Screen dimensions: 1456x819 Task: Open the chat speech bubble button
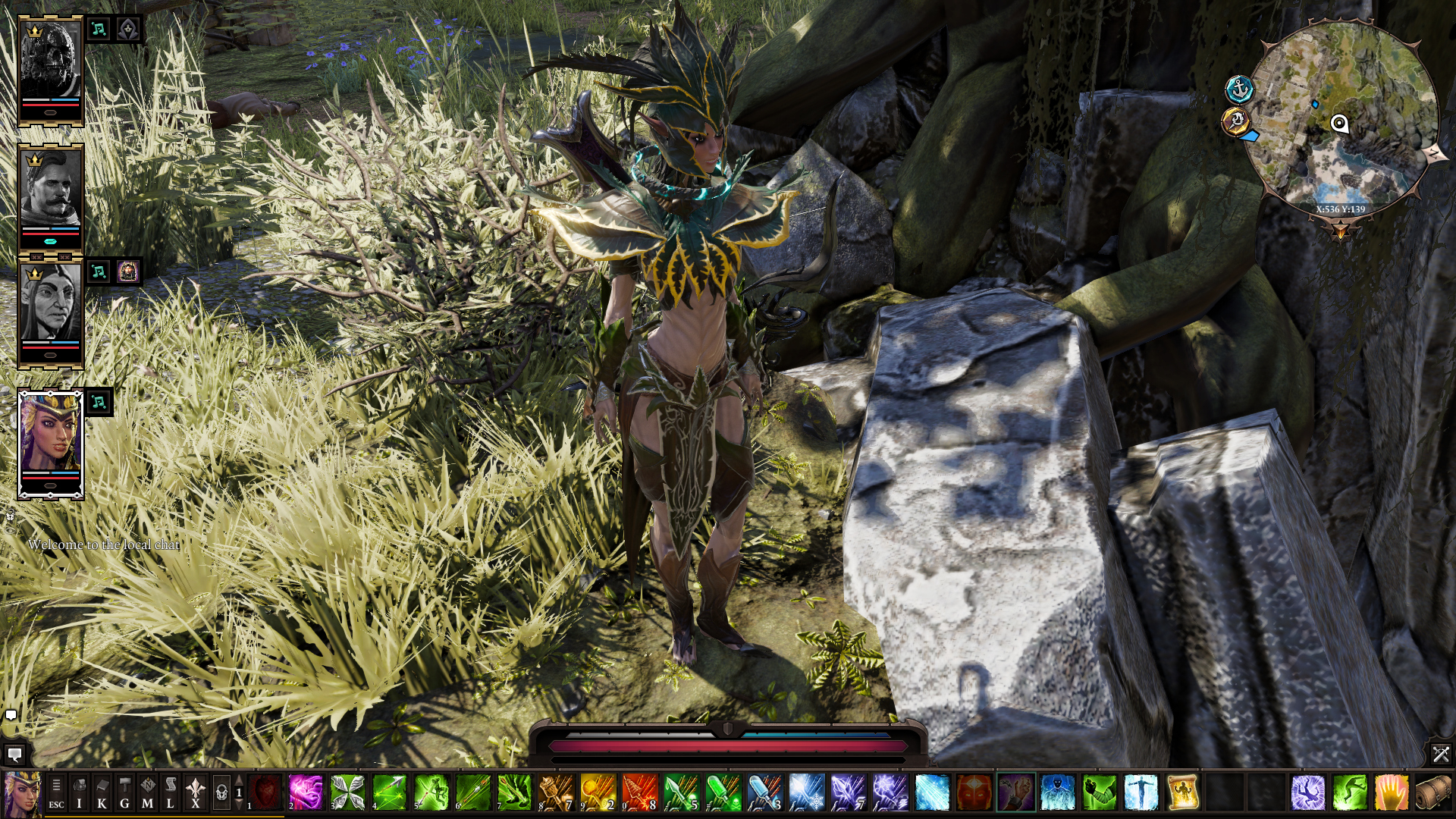click(14, 755)
